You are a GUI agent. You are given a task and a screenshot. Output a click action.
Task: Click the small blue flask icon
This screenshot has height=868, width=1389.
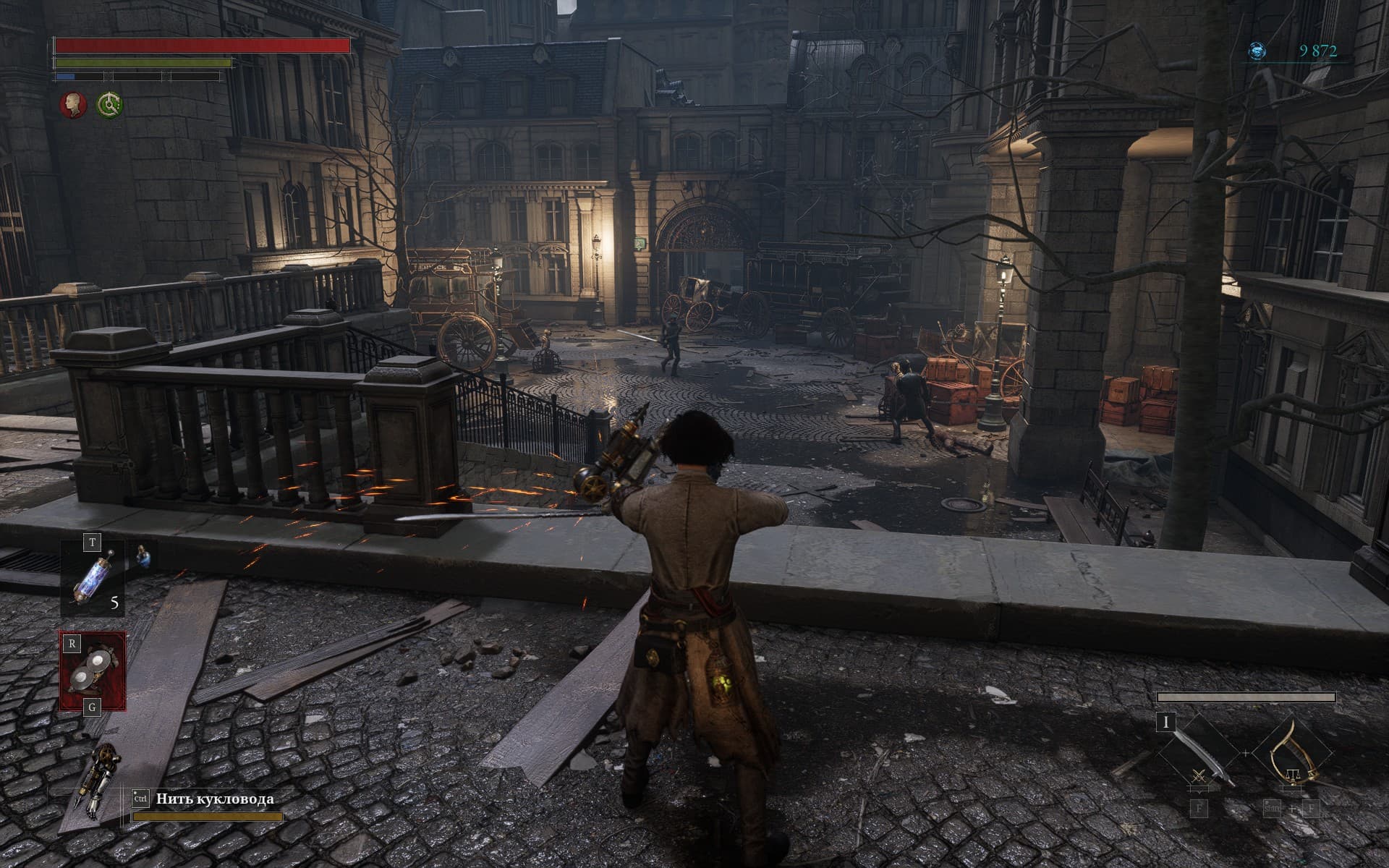(143, 554)
